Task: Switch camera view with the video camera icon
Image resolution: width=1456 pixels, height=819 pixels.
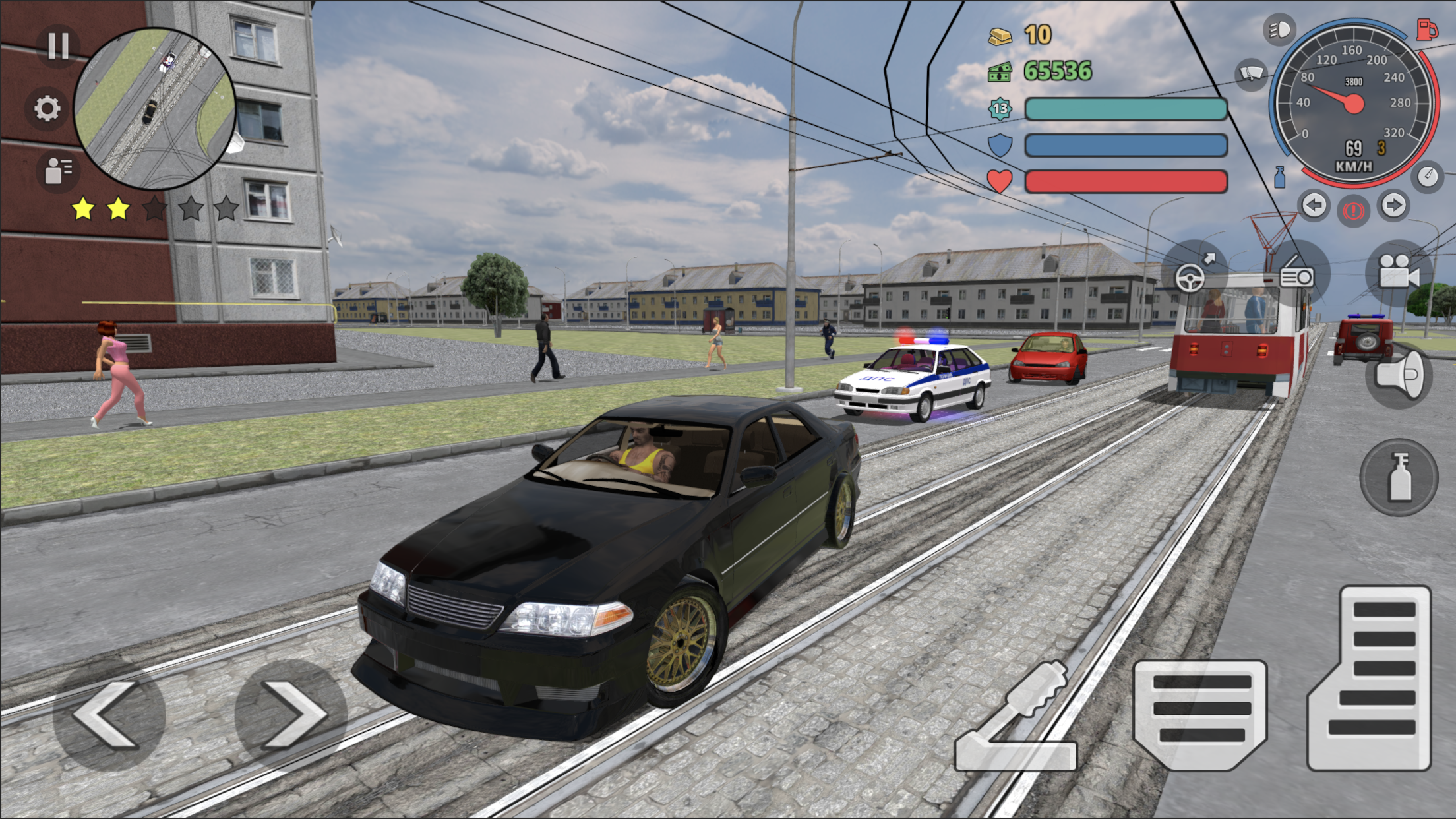Action: click(x=1400, y=273)
